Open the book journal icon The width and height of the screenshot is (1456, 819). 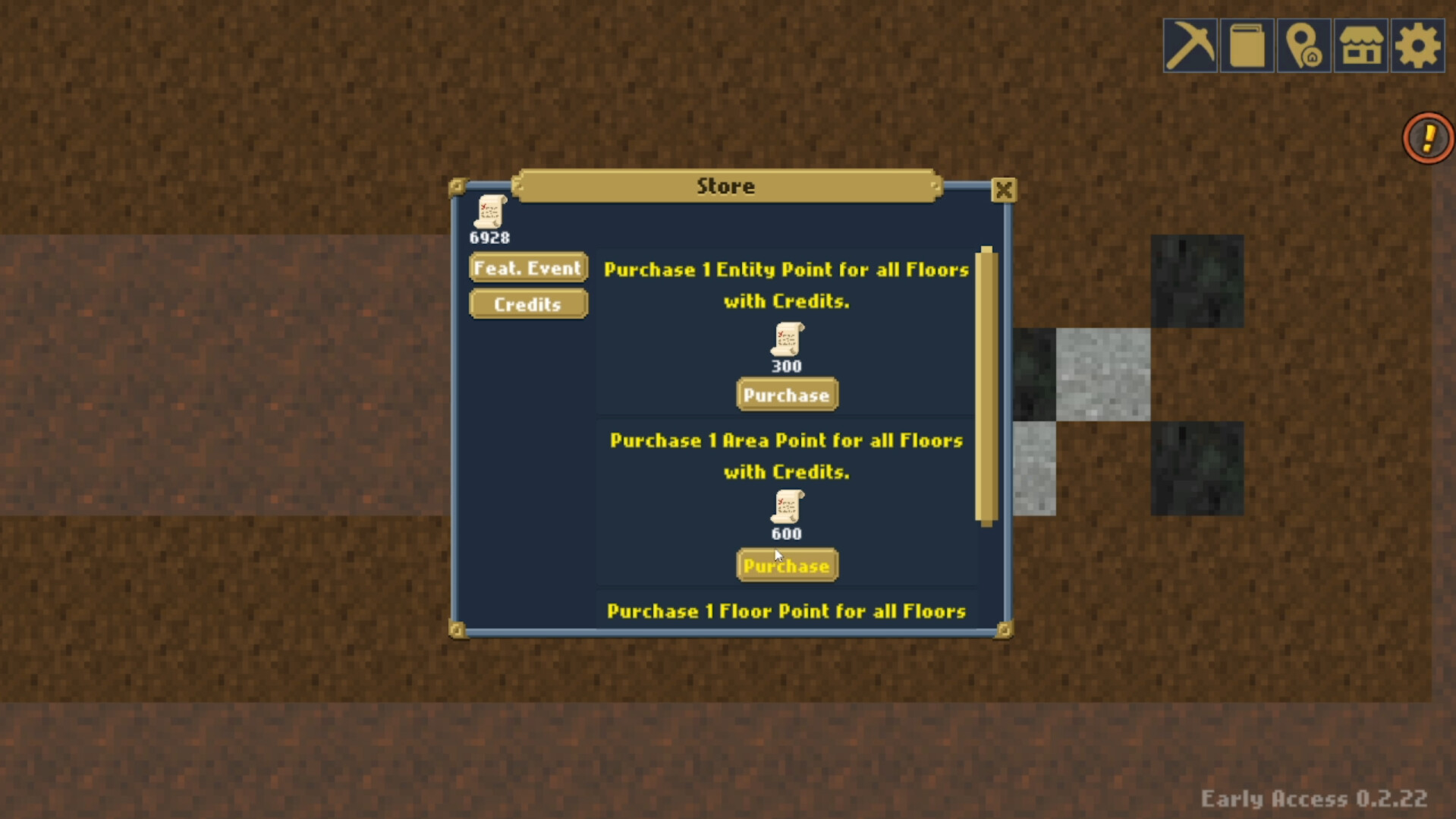[x=1247, y=46]
